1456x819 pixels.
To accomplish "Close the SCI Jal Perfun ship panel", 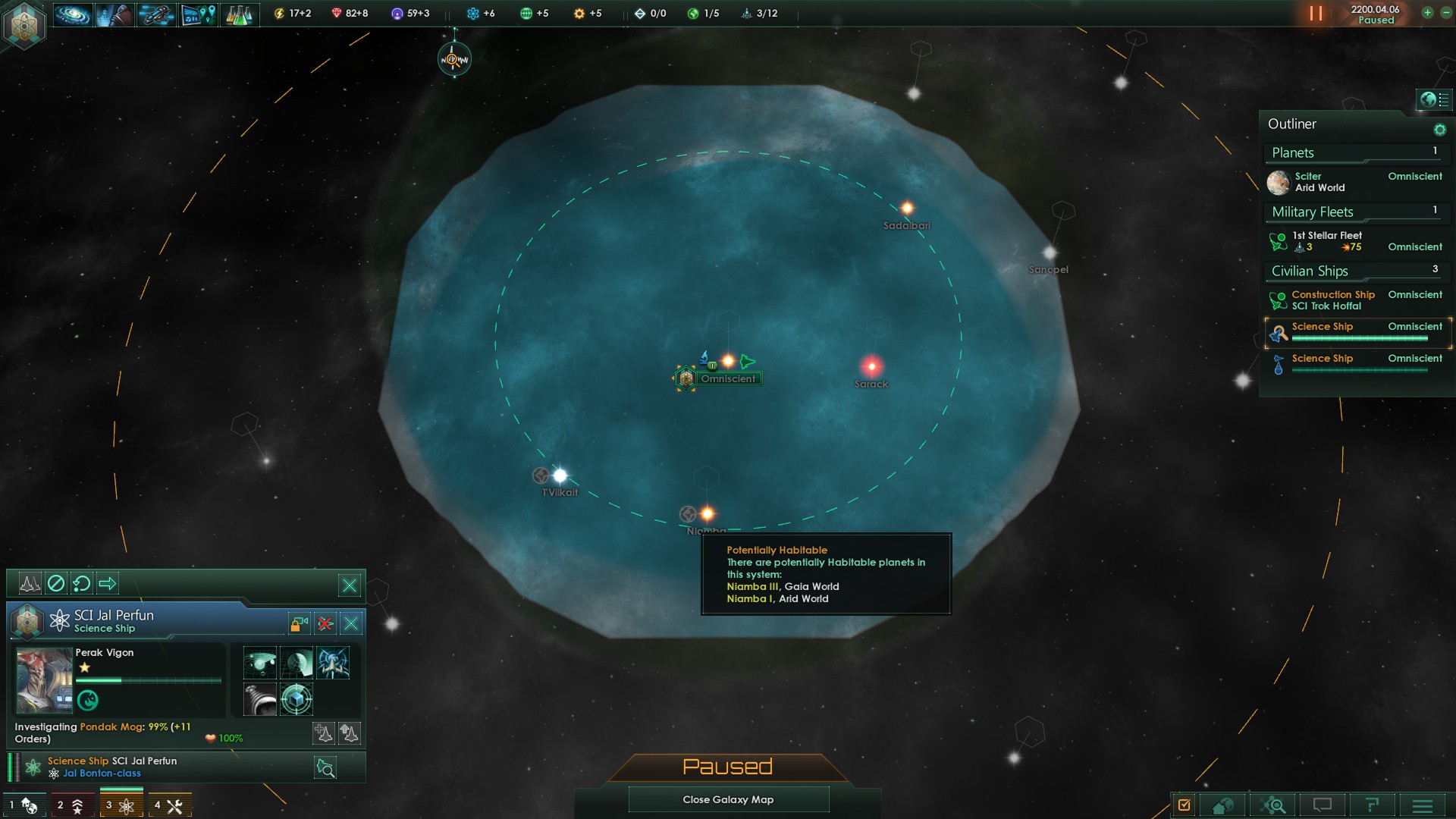I will (351, 623).
